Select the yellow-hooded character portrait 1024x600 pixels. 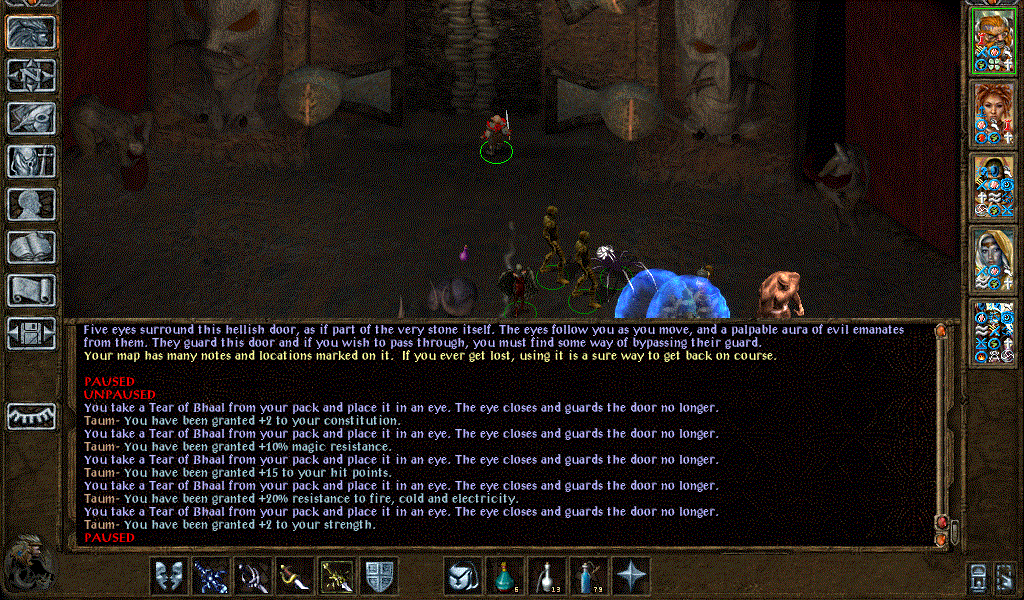[993, 259]
